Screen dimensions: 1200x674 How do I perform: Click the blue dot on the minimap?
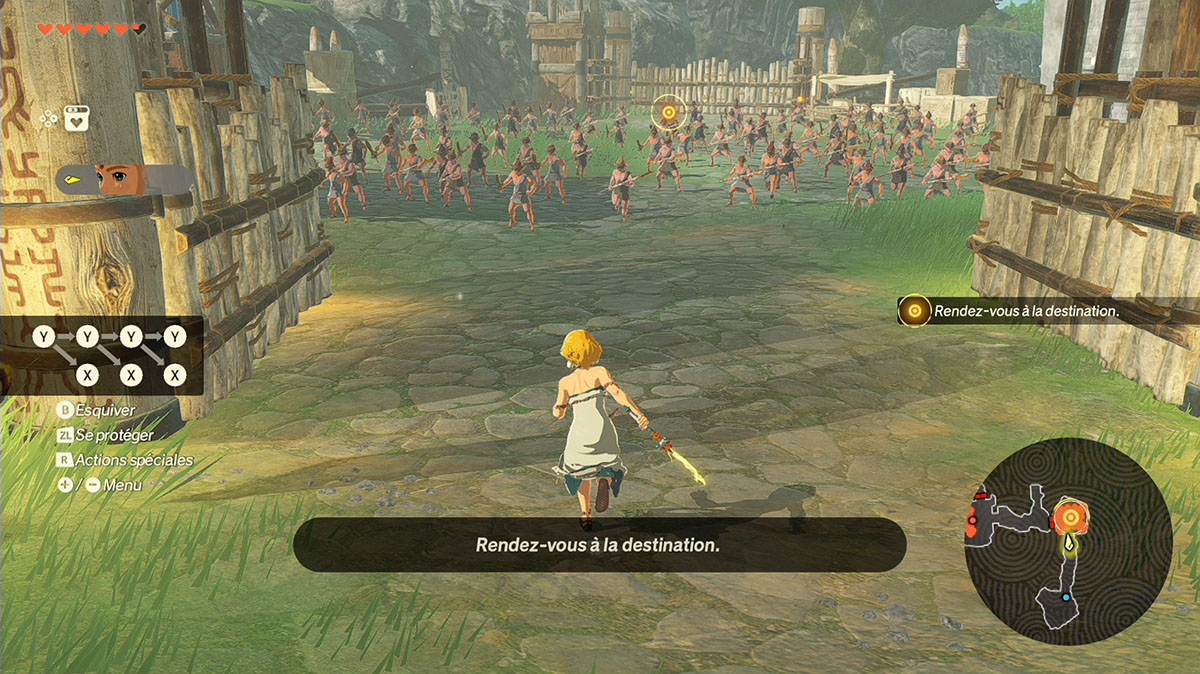tap(1066, 597)
